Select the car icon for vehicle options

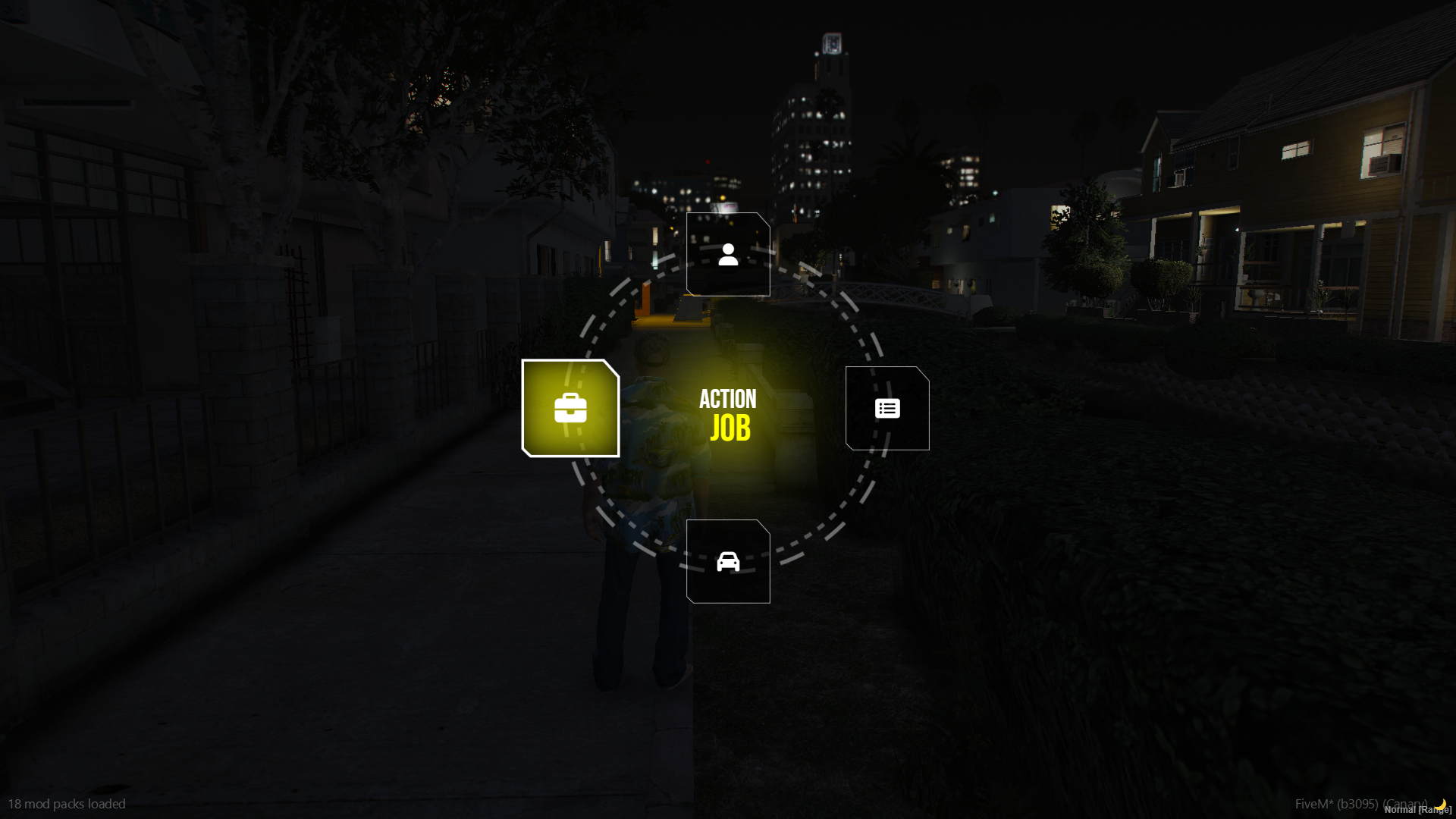[x=728, y=562]
